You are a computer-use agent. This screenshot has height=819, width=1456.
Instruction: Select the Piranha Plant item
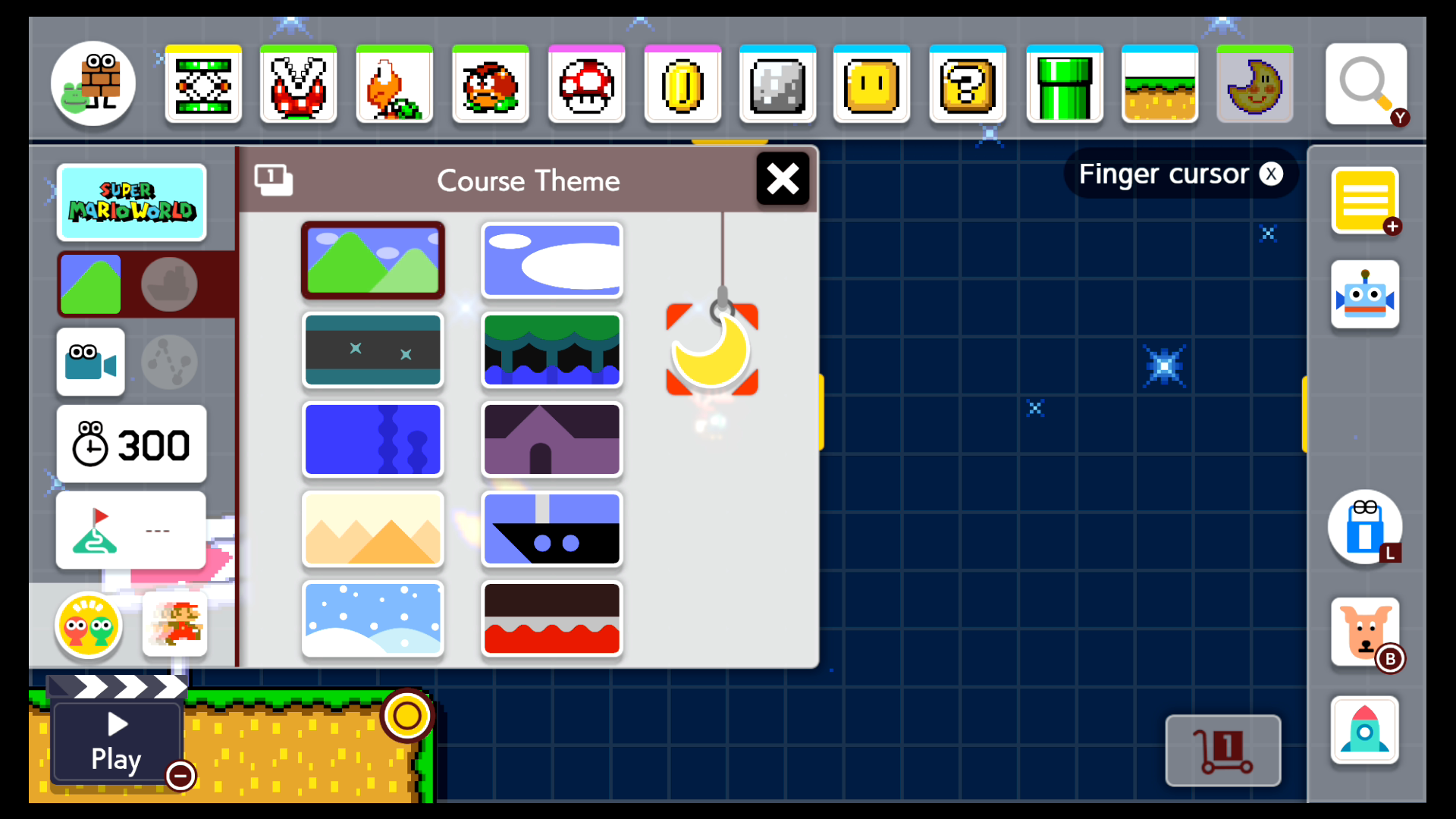[298, 83]
